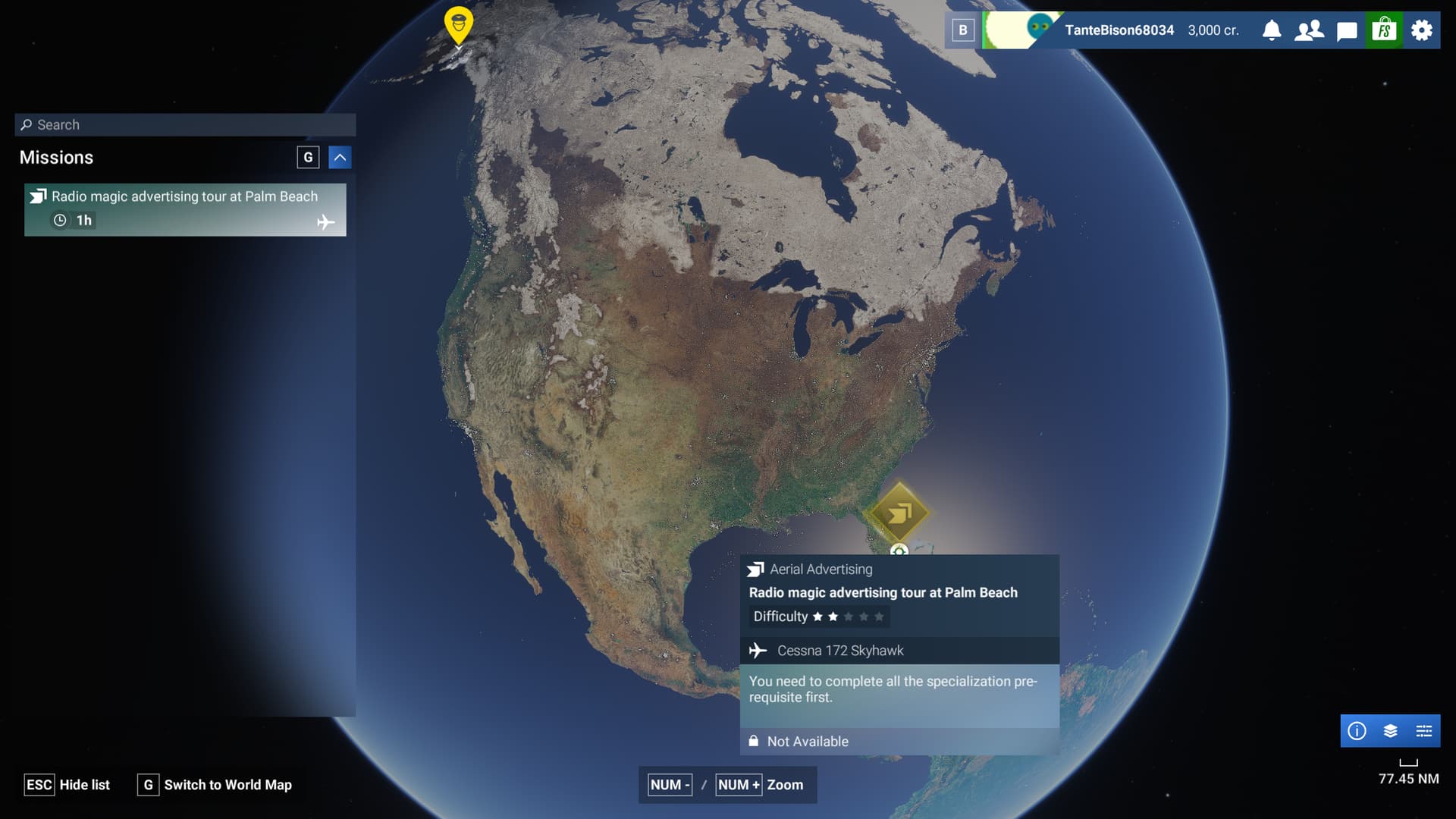
Task: Click the Missions header
Action: coord(56,157)
